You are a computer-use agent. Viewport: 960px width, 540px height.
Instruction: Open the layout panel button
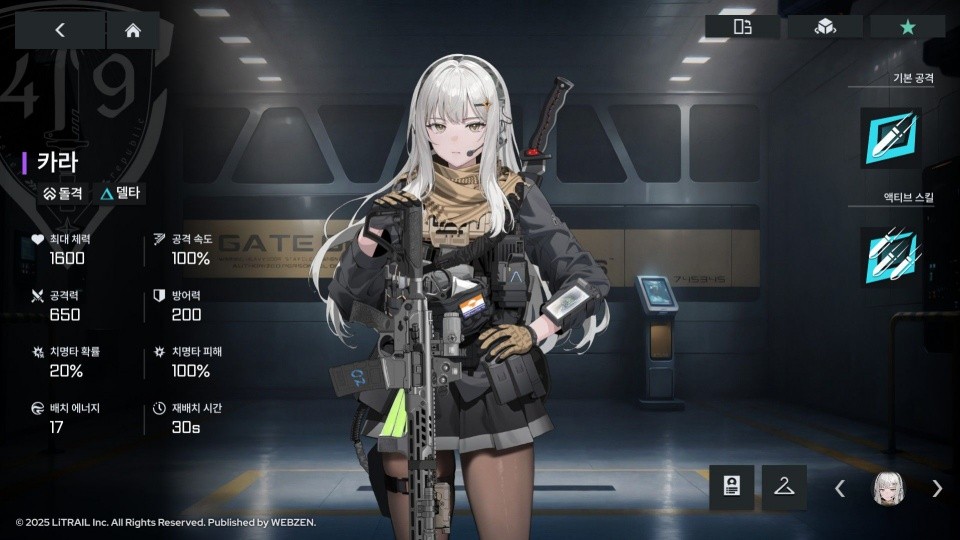(x=743, y=27)
